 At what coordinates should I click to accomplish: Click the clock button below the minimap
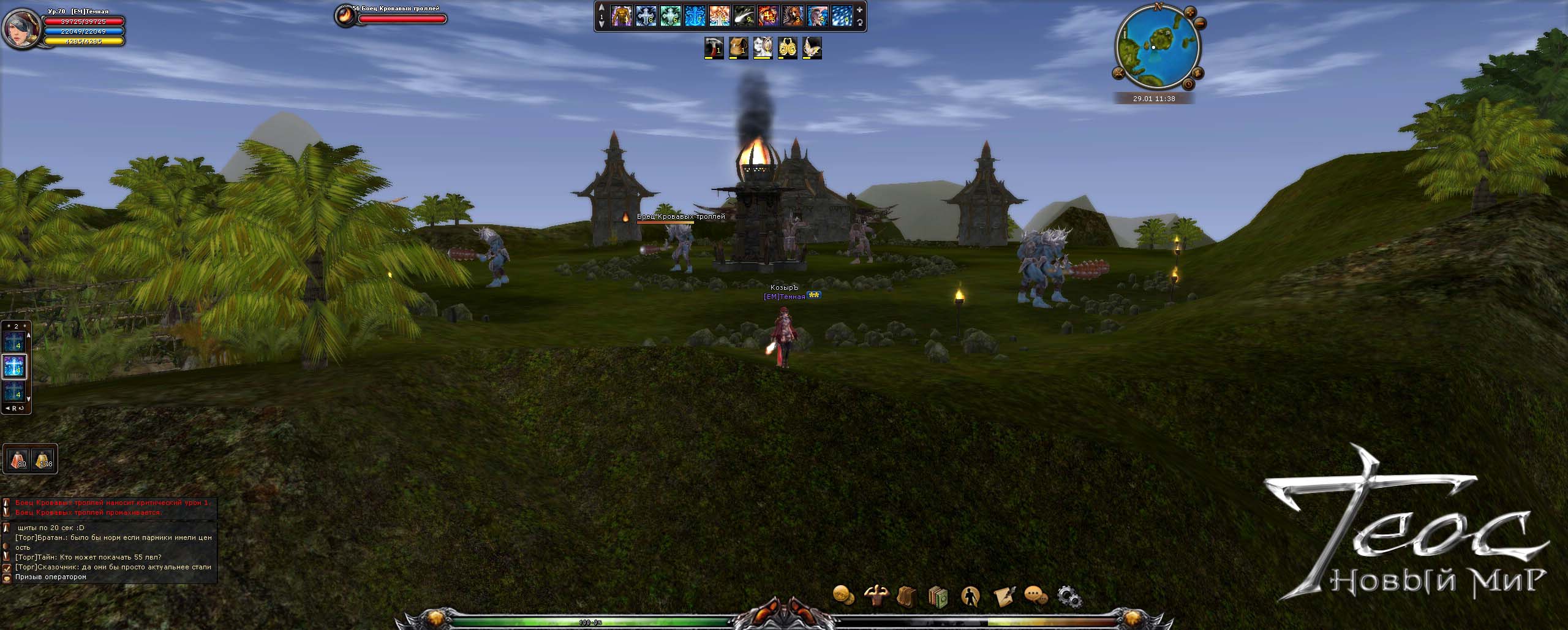pyautogui.click(x=1188, y=84)
